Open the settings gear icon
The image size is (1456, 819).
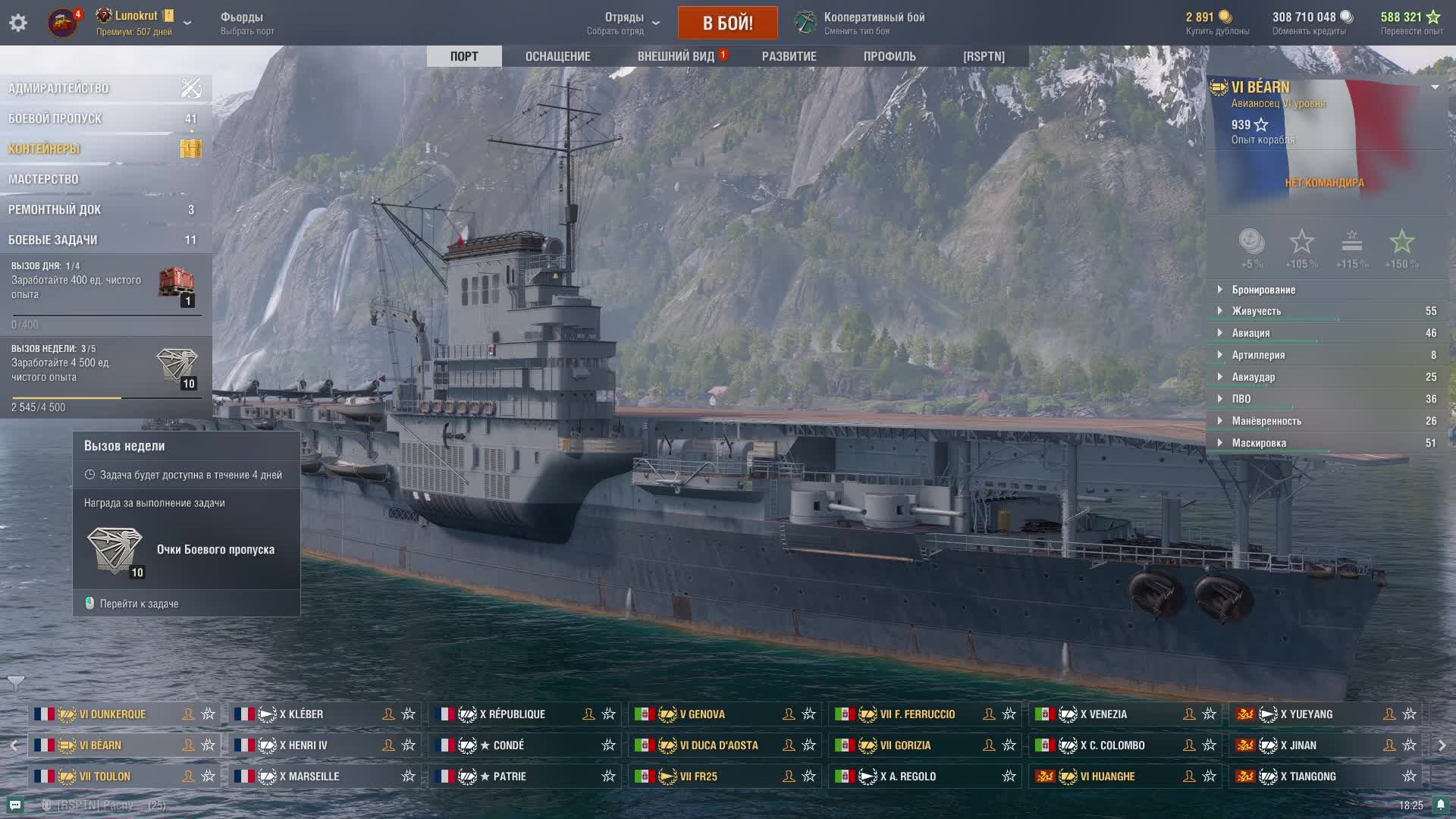(x=18, y=23)
